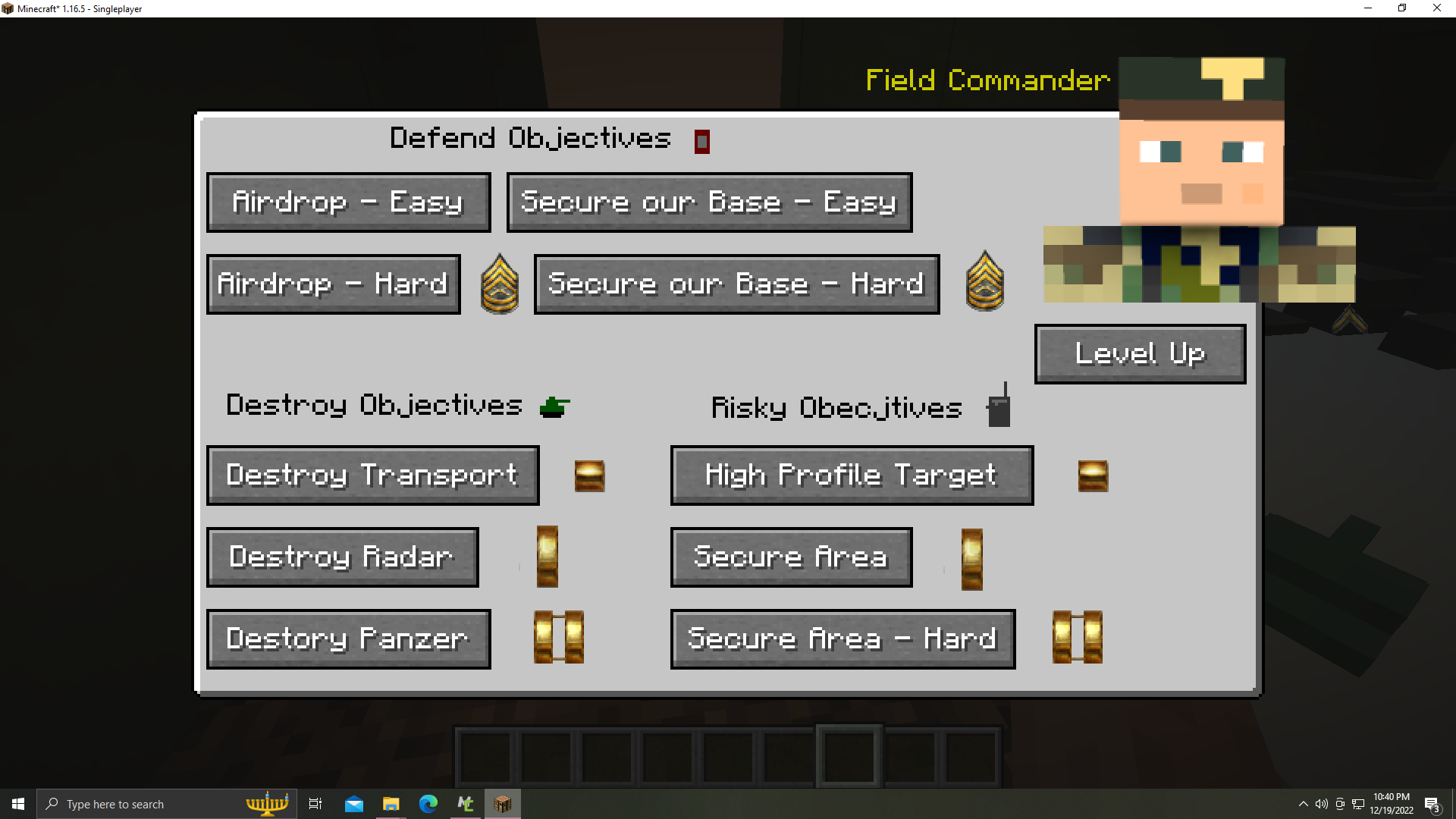
Task: Select the Airdrop - Hard mission
Action: pos(333,284)
